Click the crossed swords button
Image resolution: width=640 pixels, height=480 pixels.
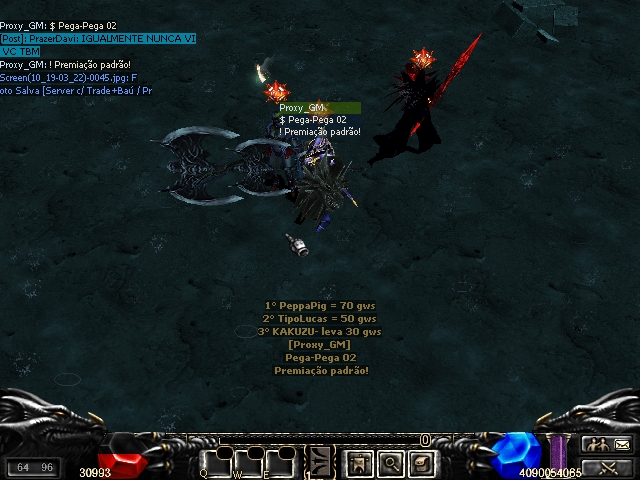608,467
